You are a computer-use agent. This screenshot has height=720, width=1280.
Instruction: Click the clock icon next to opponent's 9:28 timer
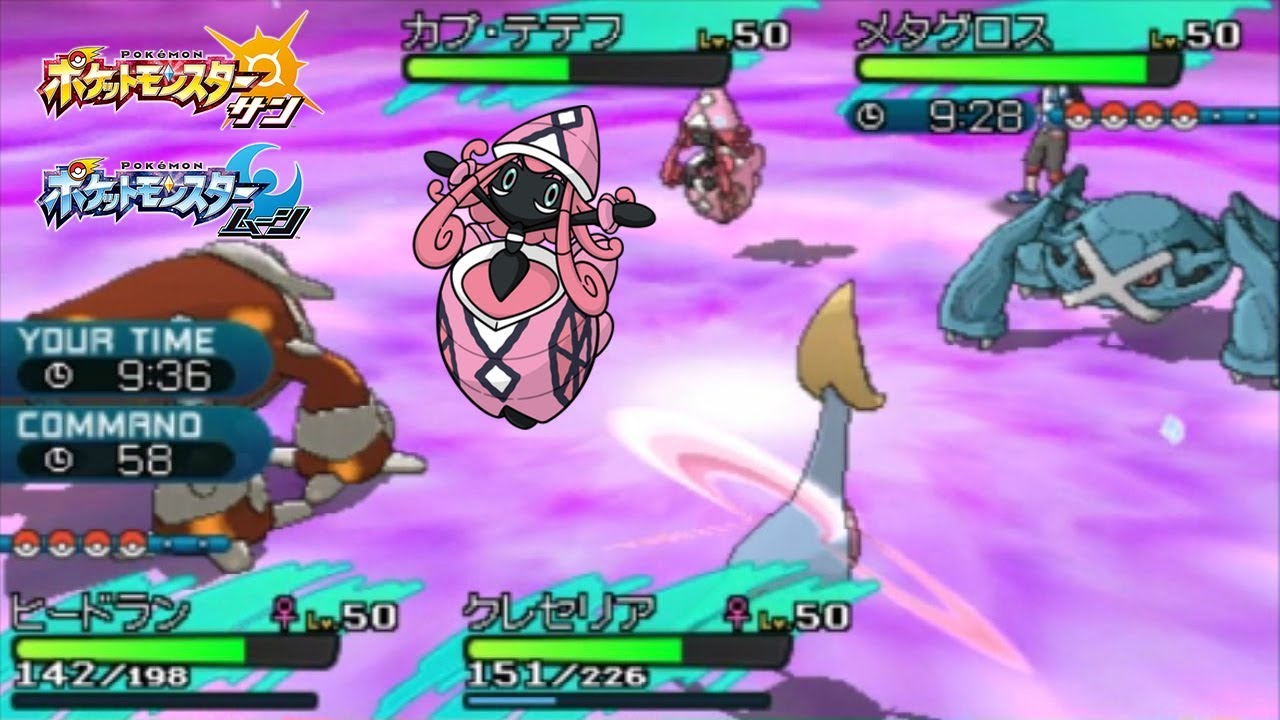click(x=872, y=113)
